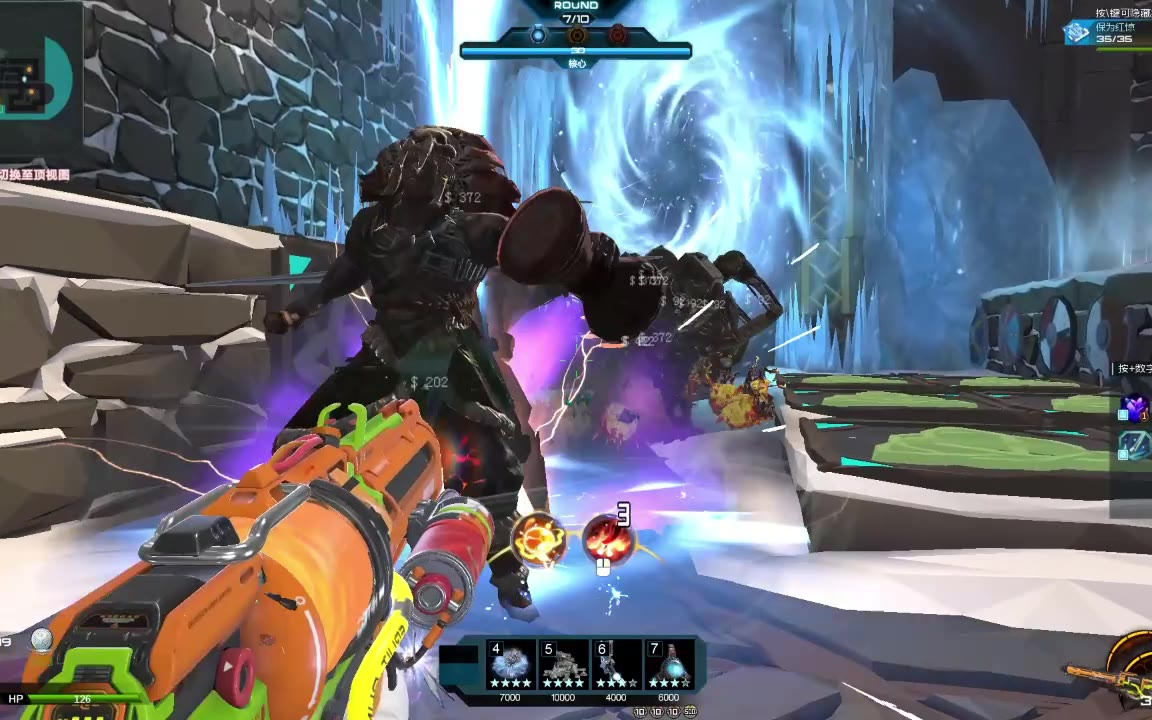The height and width of the screenshot is (720, 1152).
Task: Activate the swirling fireball skill icon
Action: pos(539,540)
